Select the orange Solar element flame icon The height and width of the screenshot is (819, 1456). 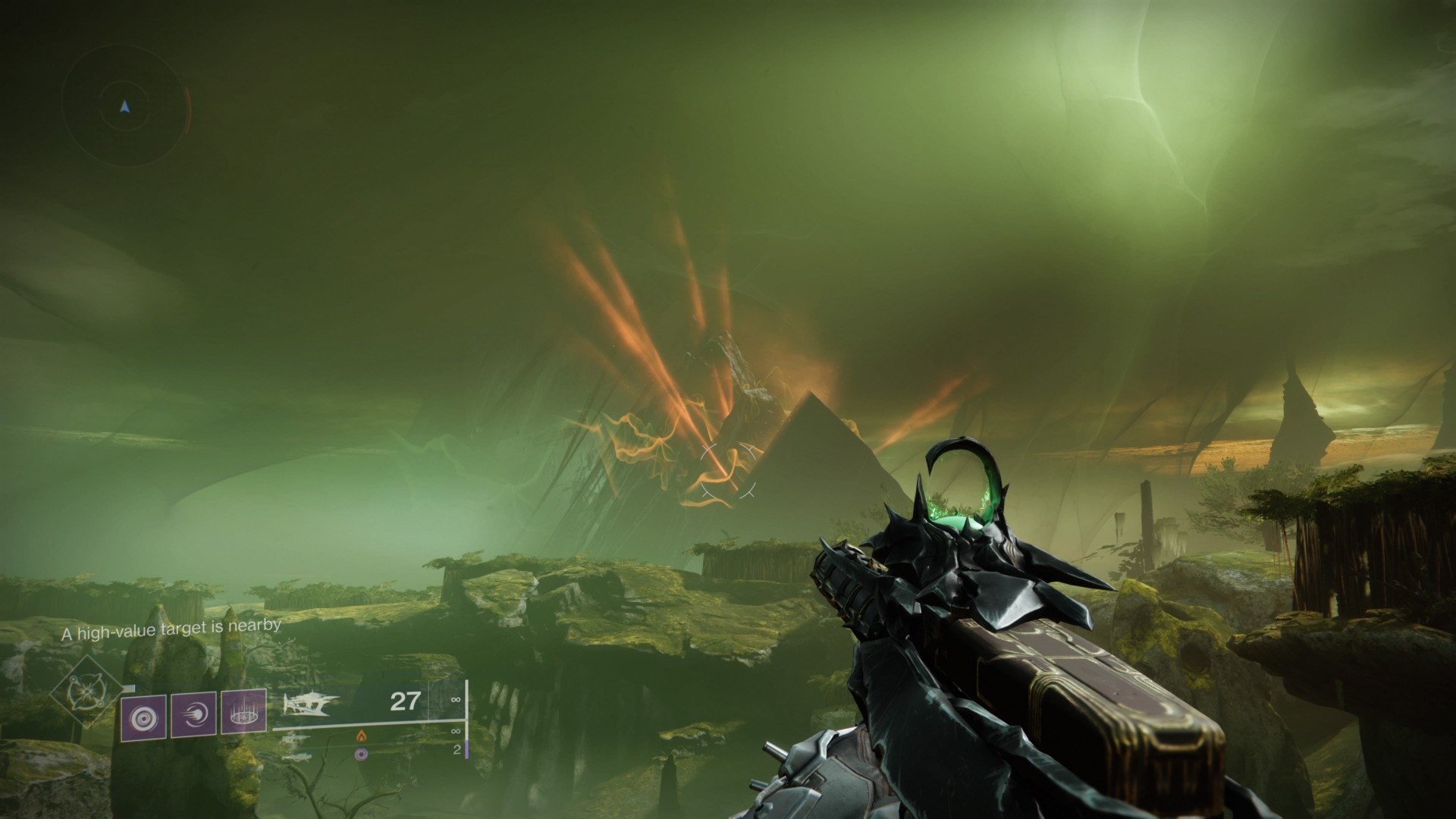(x=362, y=736)
